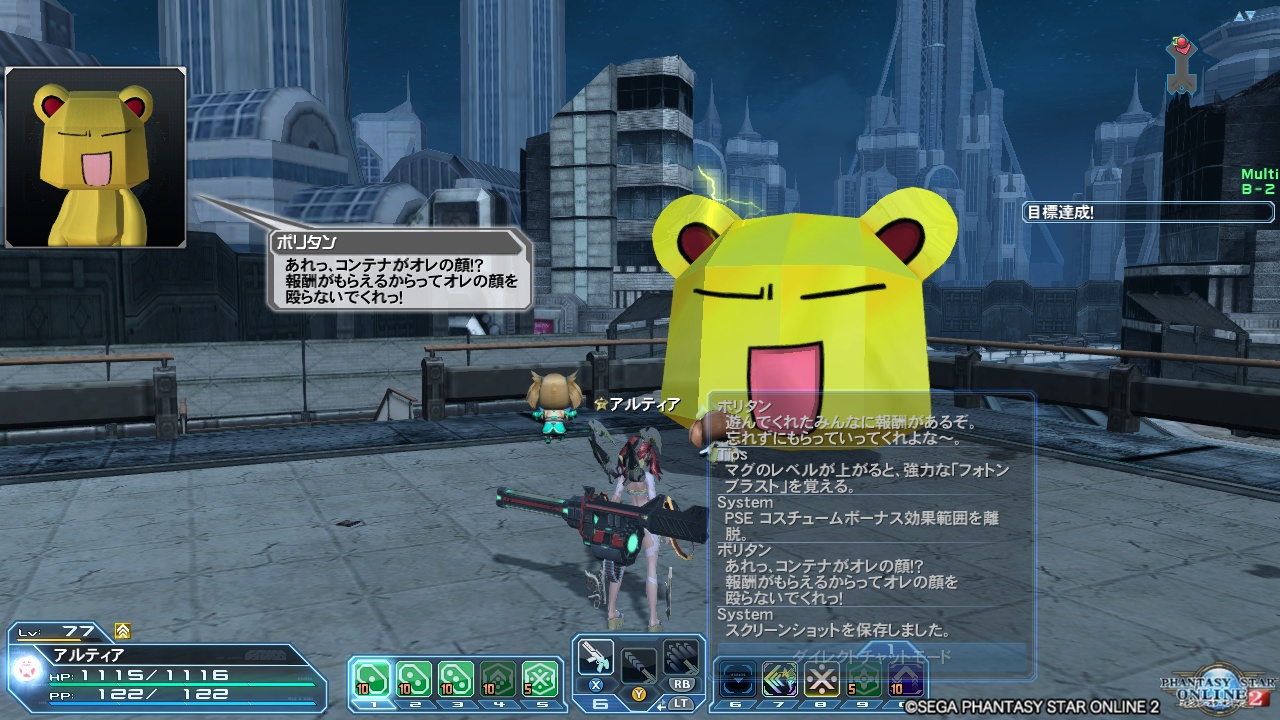Click the Monomate icon in subpalette slot 1
The image size is (1280, 720).
point(372,677)
